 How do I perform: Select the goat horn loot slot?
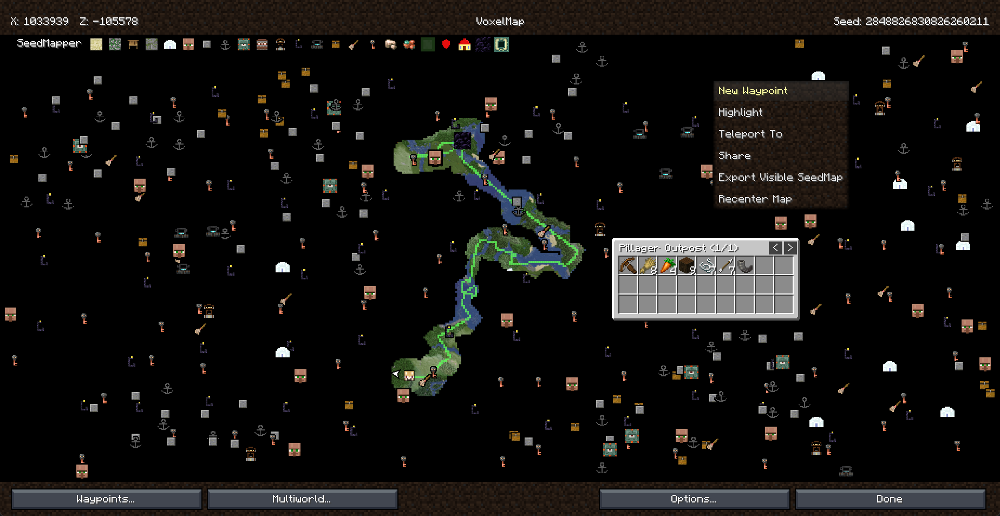click(x=745, y=266)
